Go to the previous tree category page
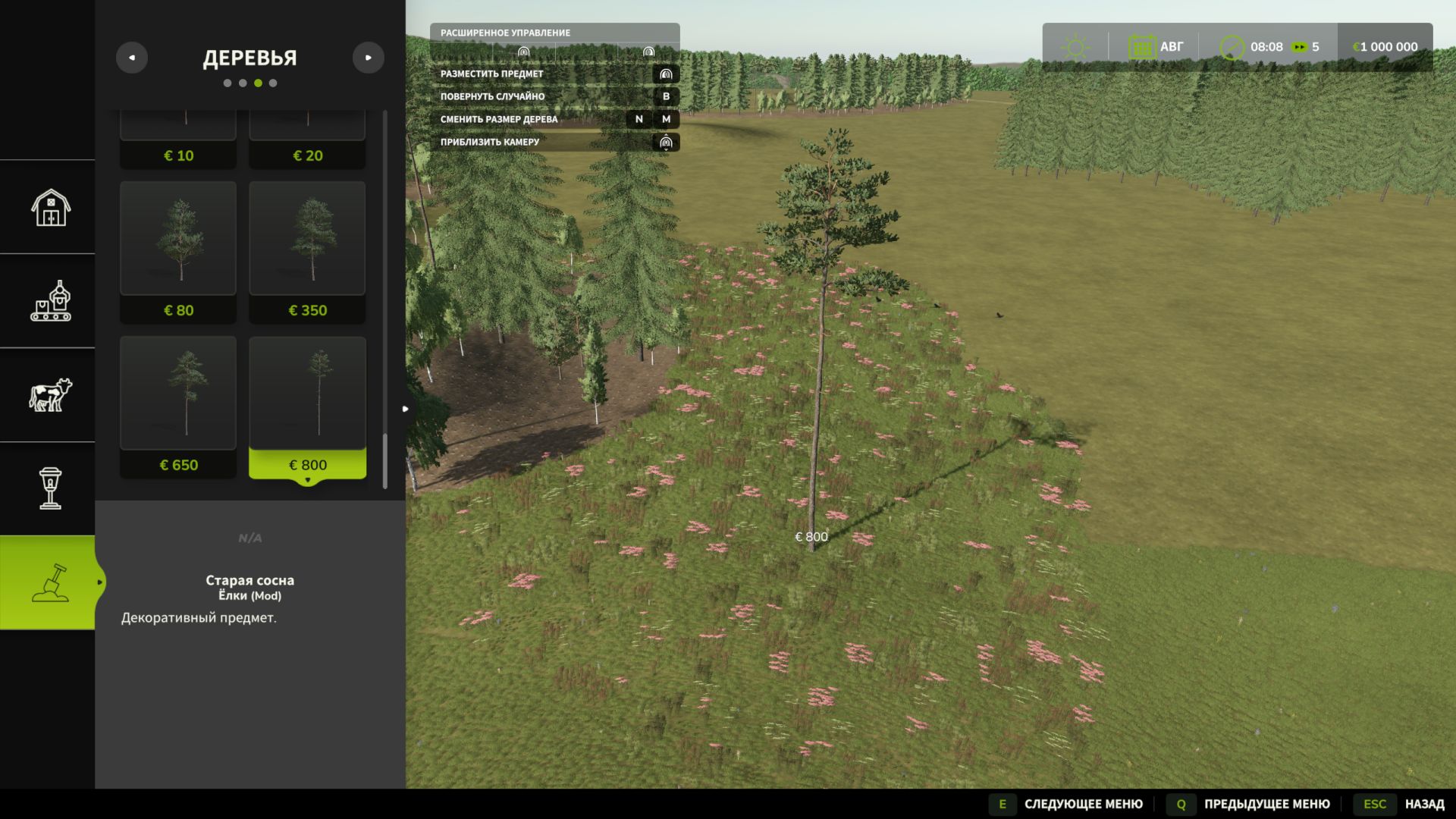The height and width of the screenshot is (819, 1456). 132,58
